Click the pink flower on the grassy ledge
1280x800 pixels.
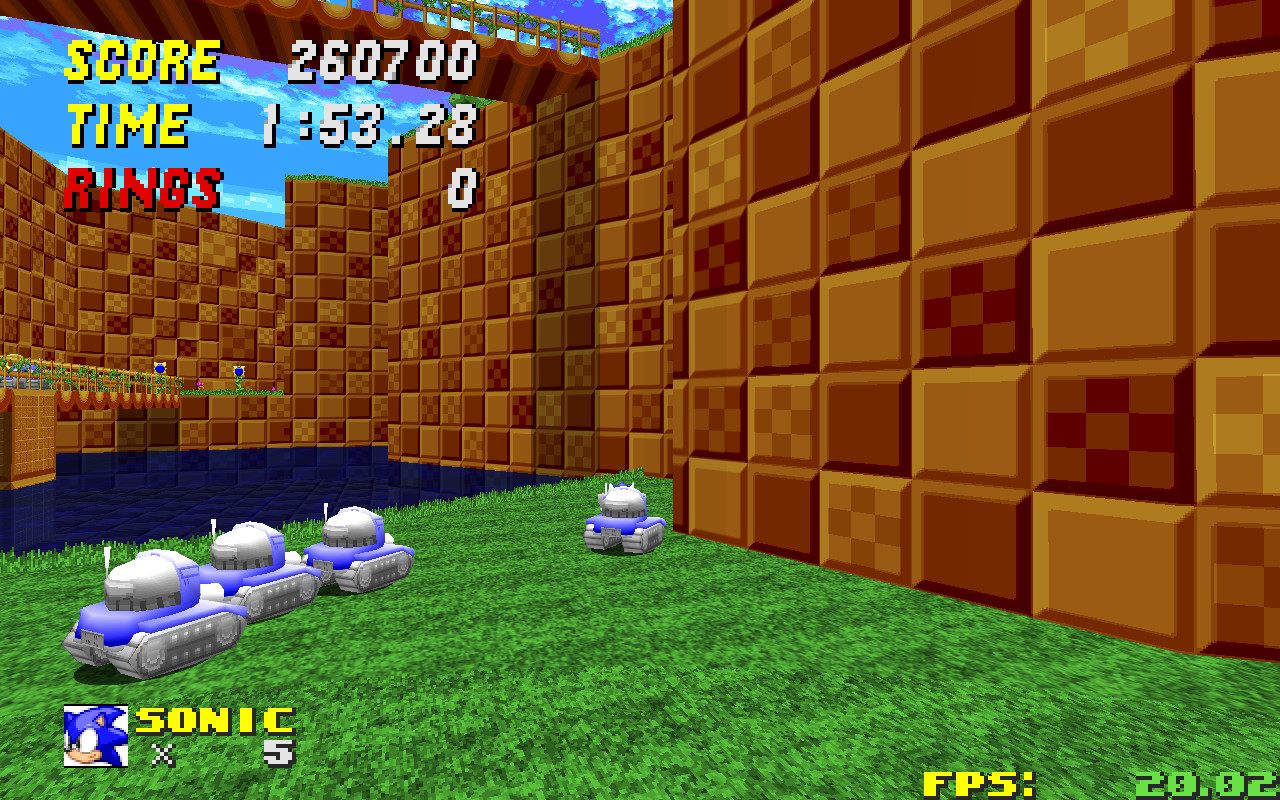200,382
